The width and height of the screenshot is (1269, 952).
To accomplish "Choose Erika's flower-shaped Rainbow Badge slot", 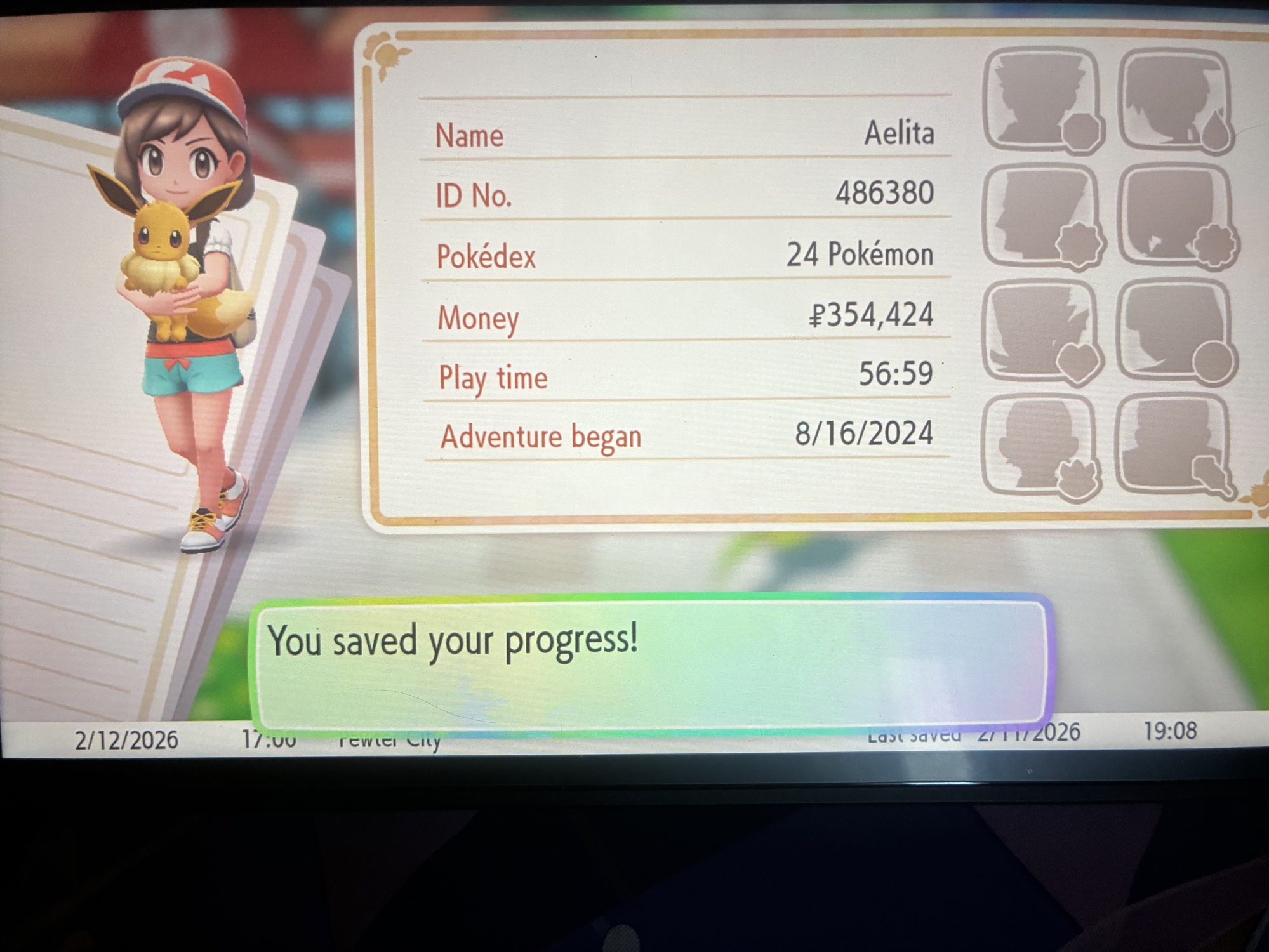I will click(x=1176, y=216).
